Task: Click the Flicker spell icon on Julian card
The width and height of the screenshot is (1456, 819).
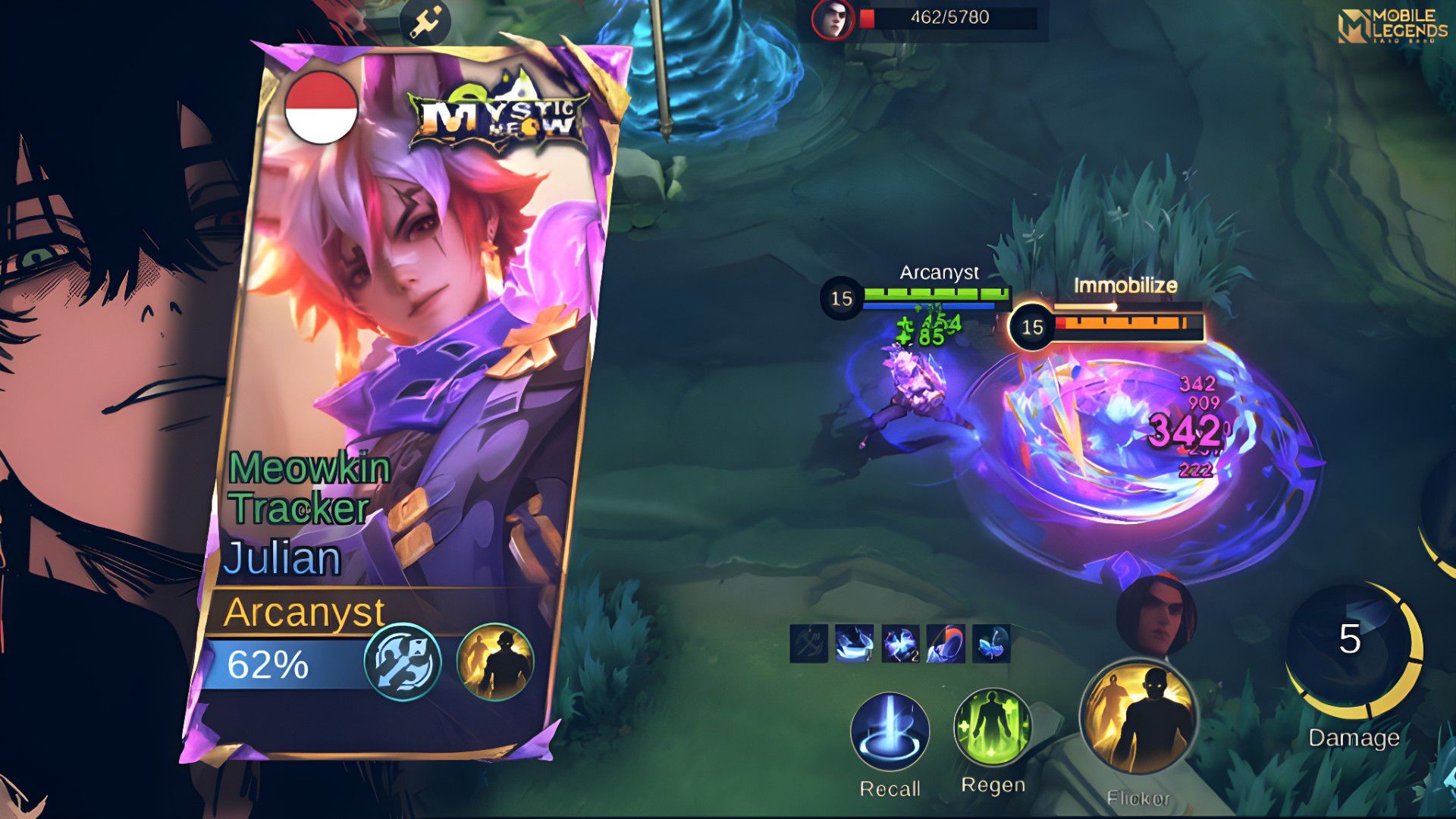Action: (495, 661)
